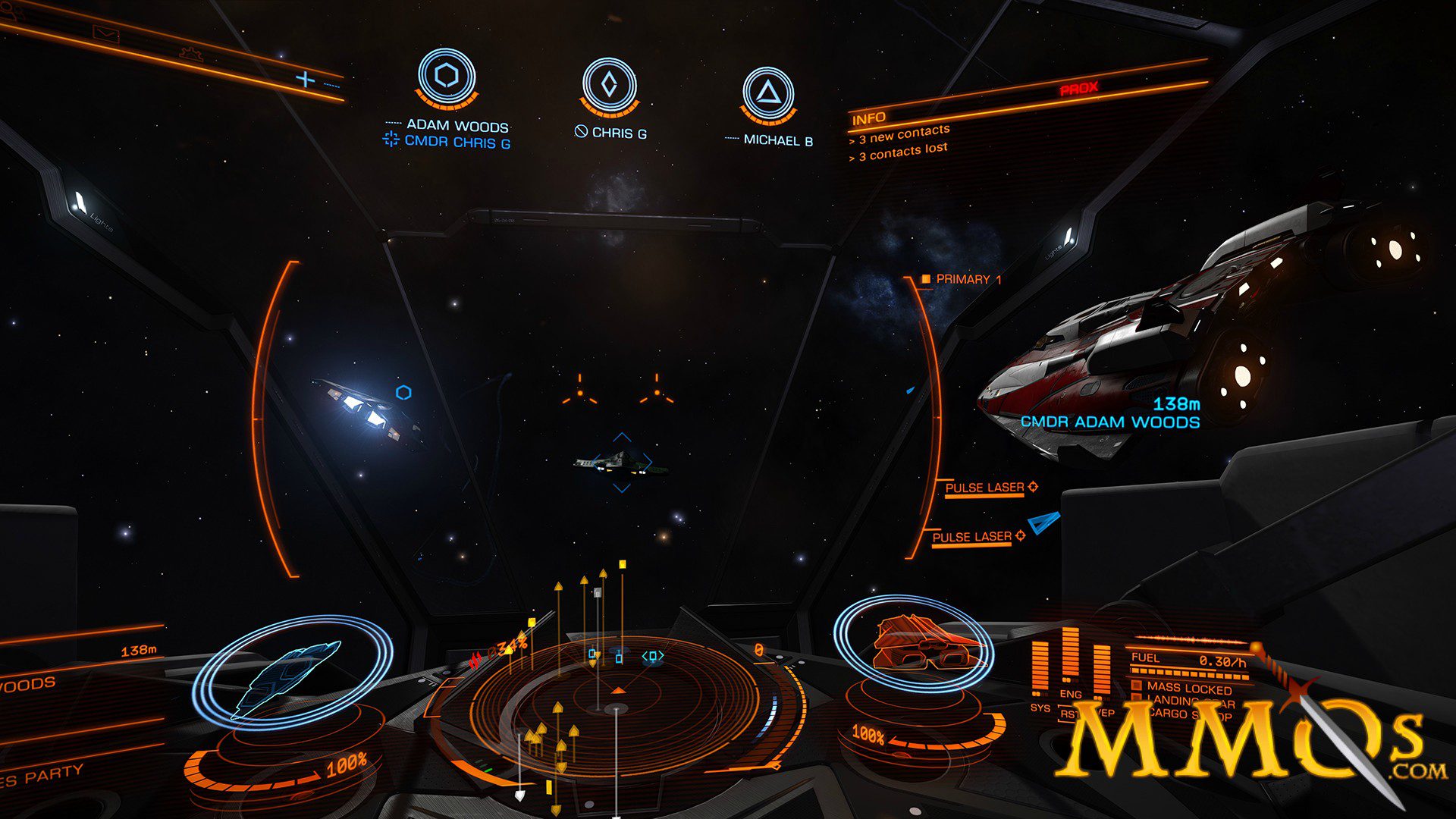
Task: Select the PRIMARY 1 fire group label
Action: 965,279
